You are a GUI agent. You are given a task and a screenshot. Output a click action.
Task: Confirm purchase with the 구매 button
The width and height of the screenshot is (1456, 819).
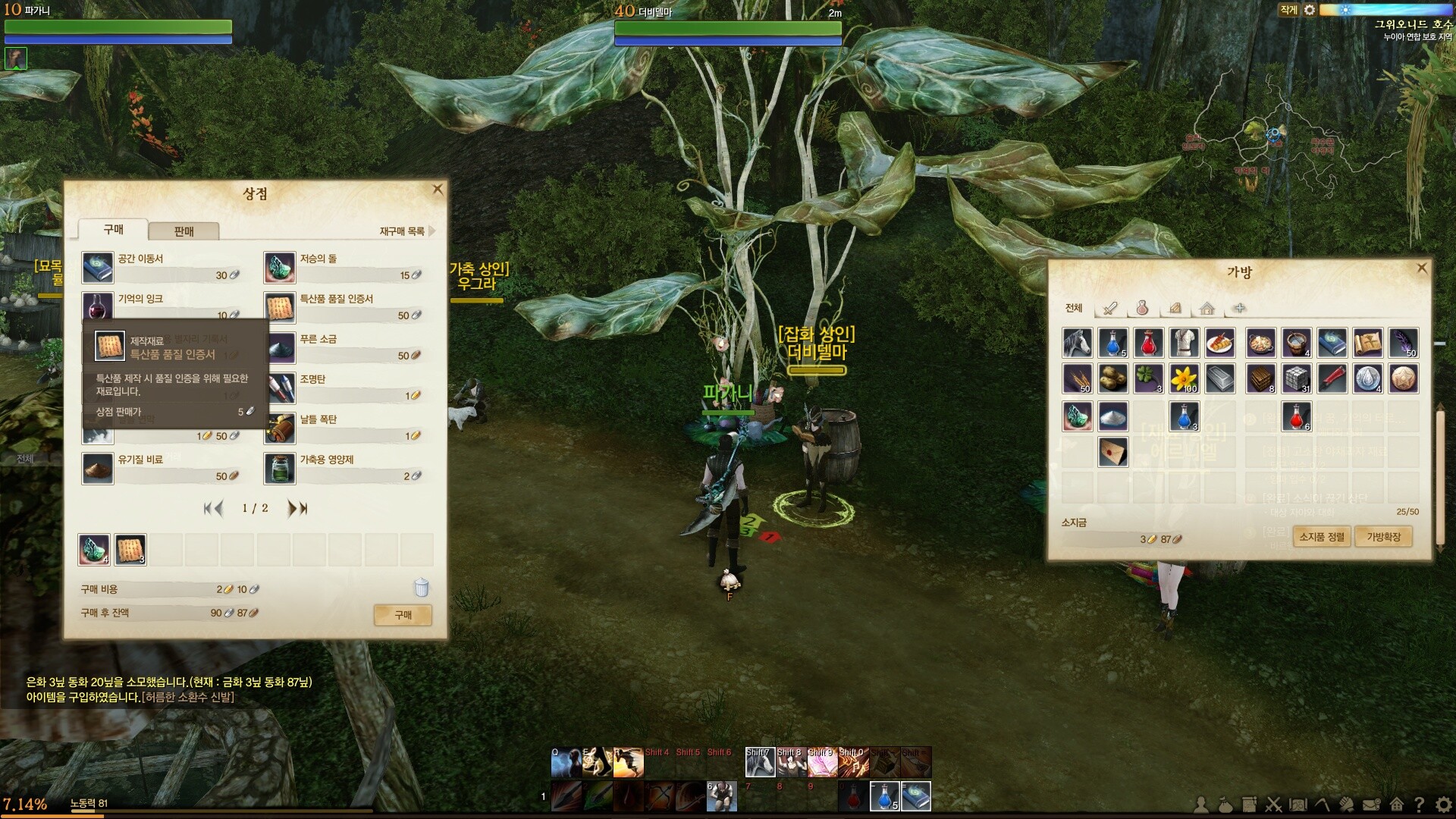pyautogui.click(x=403, y=615)
